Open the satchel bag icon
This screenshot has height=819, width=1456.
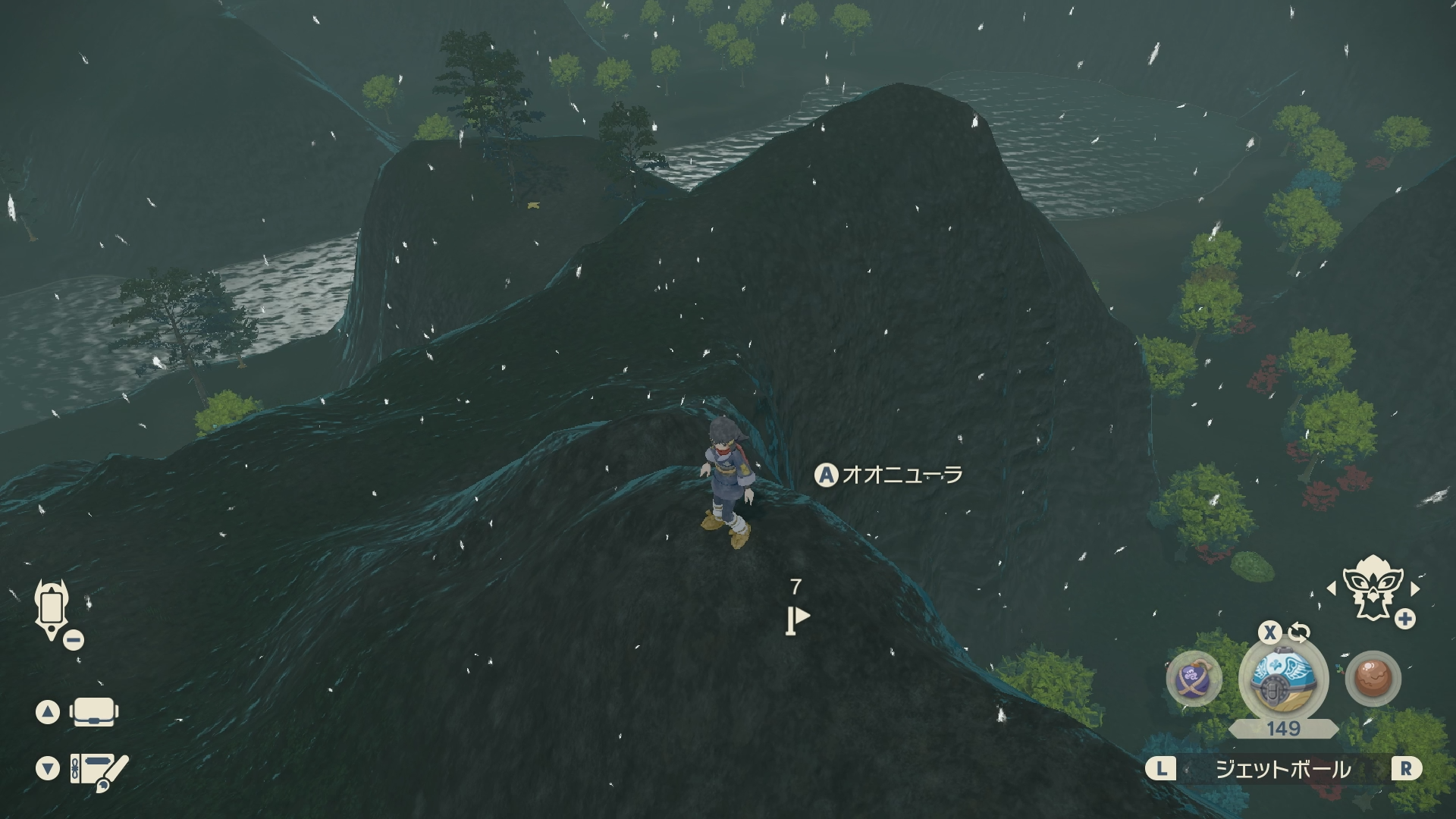(x=92, y=712)
